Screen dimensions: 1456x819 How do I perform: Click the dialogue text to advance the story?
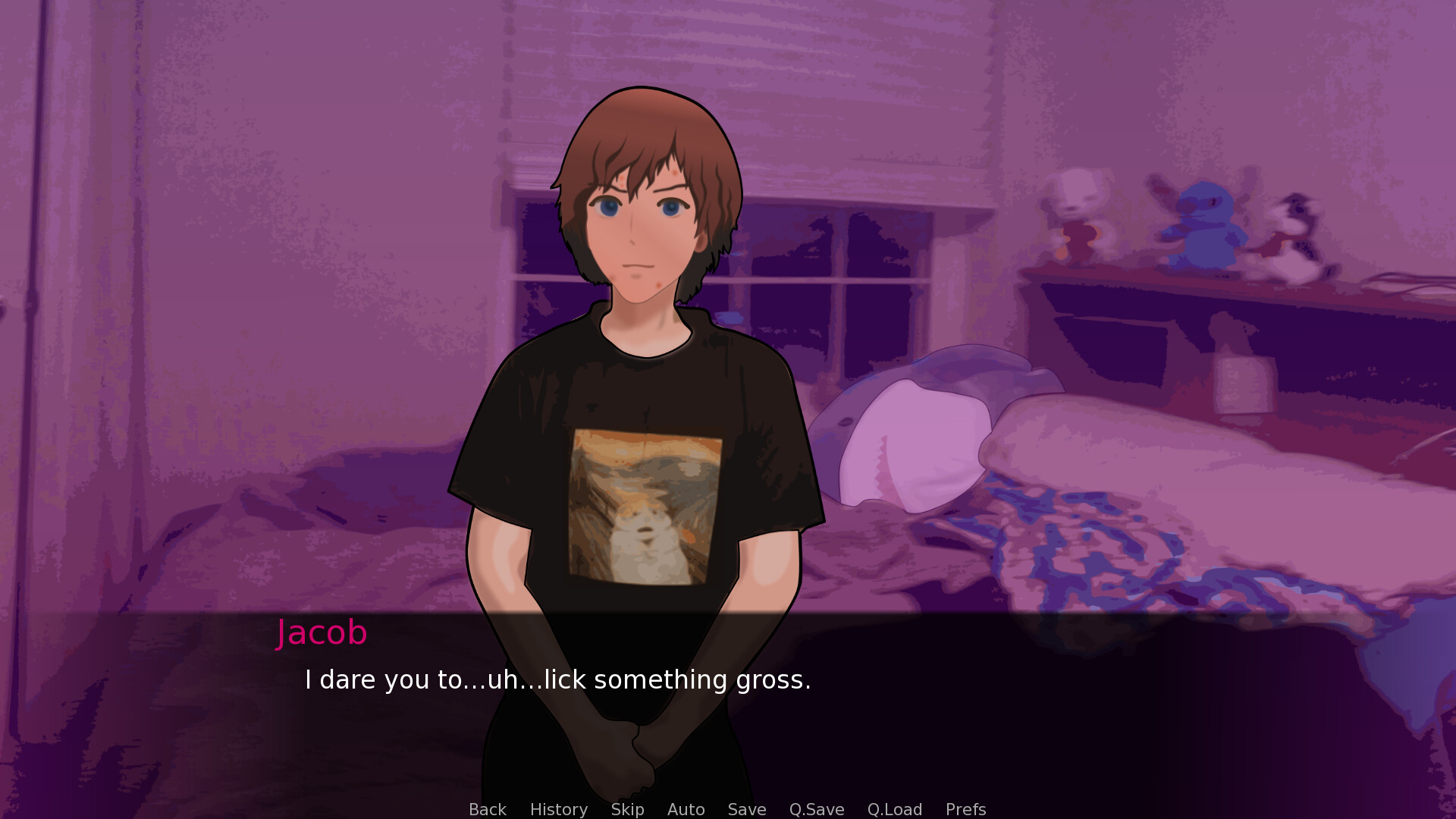tap(557, 679)
